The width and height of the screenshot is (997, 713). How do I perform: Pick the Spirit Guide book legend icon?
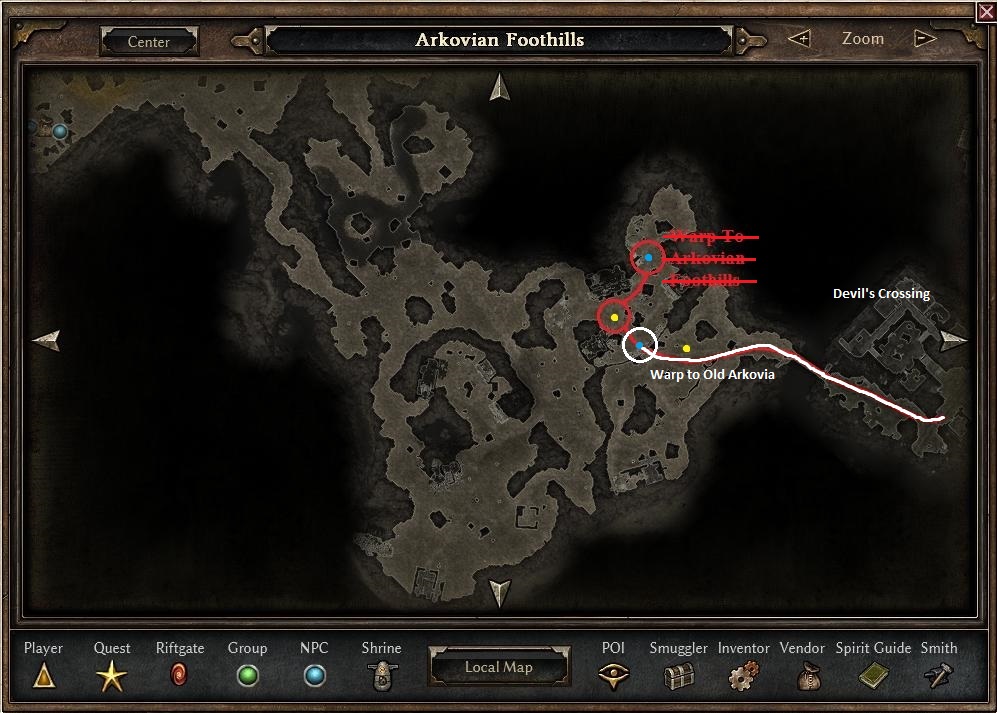tap(873, 677)
